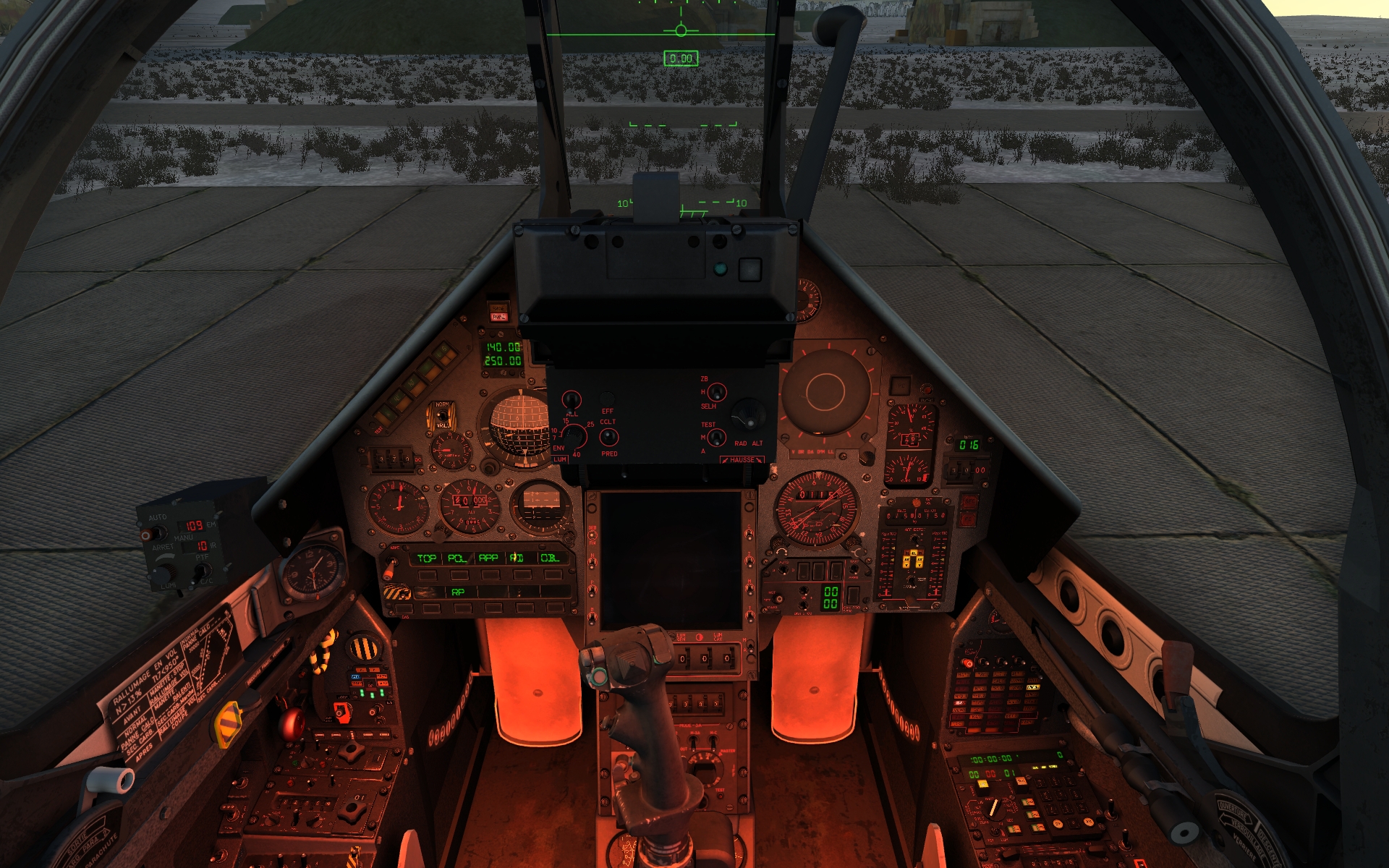Viewport: 1389px width, 868px height.
Task: Toggle the PRED/CCLT selector switch
Action: click(610, 437)
